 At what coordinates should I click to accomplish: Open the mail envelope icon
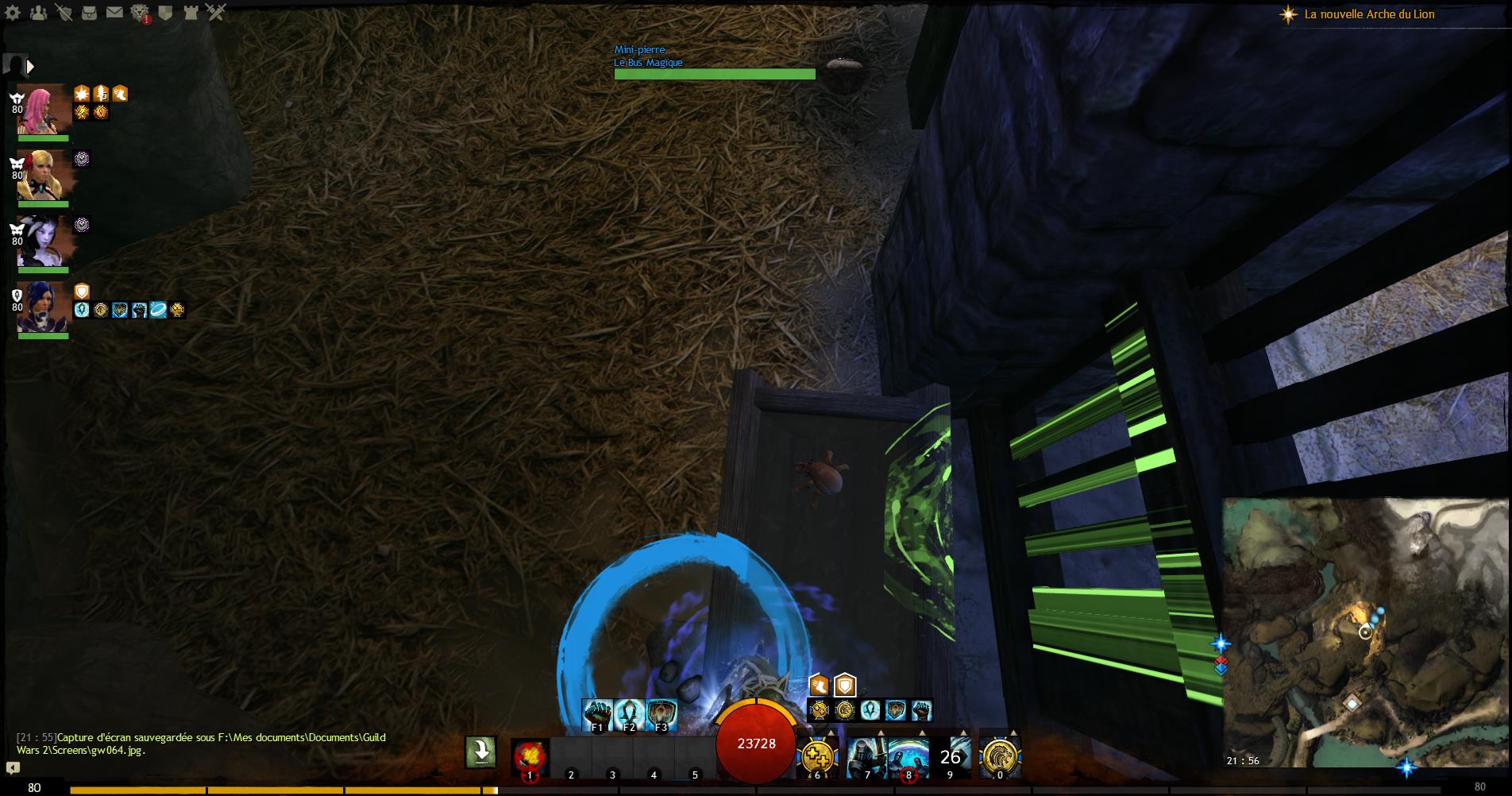click(x=114, y=13)
